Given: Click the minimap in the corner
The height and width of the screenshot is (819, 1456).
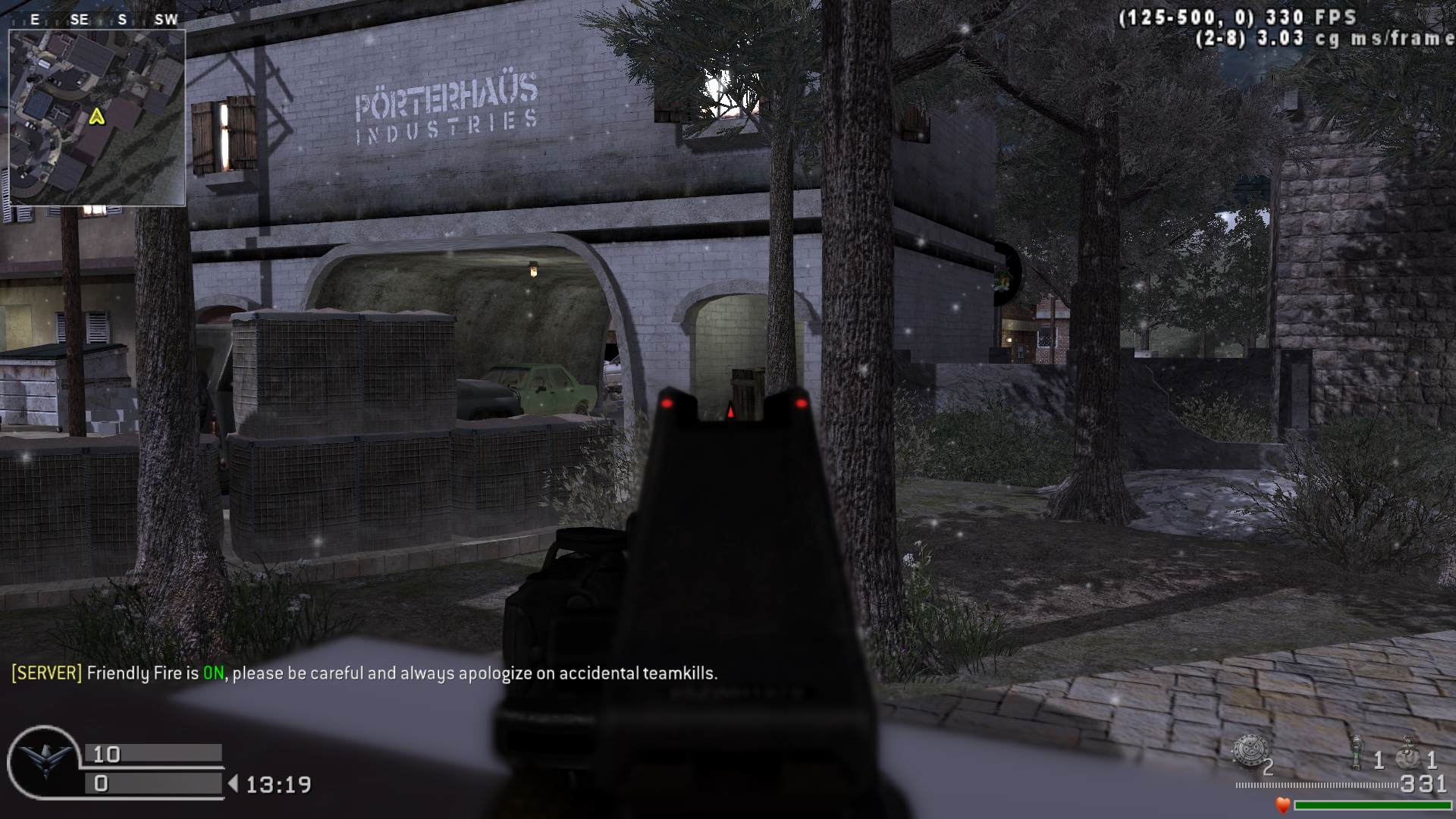Looking at the screenshot, I should (97, 118).
